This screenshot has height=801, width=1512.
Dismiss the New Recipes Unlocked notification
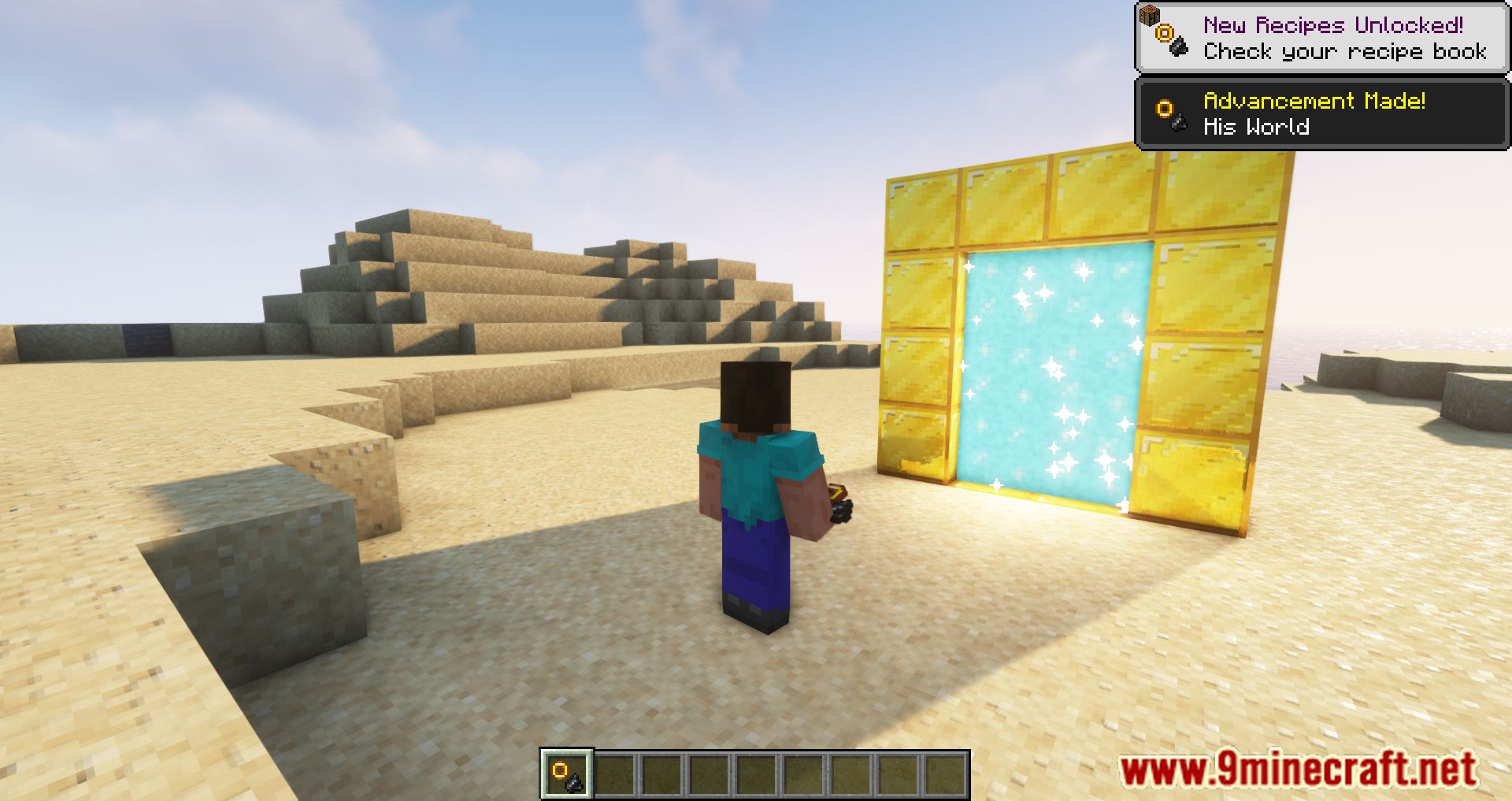point(1321,35)
